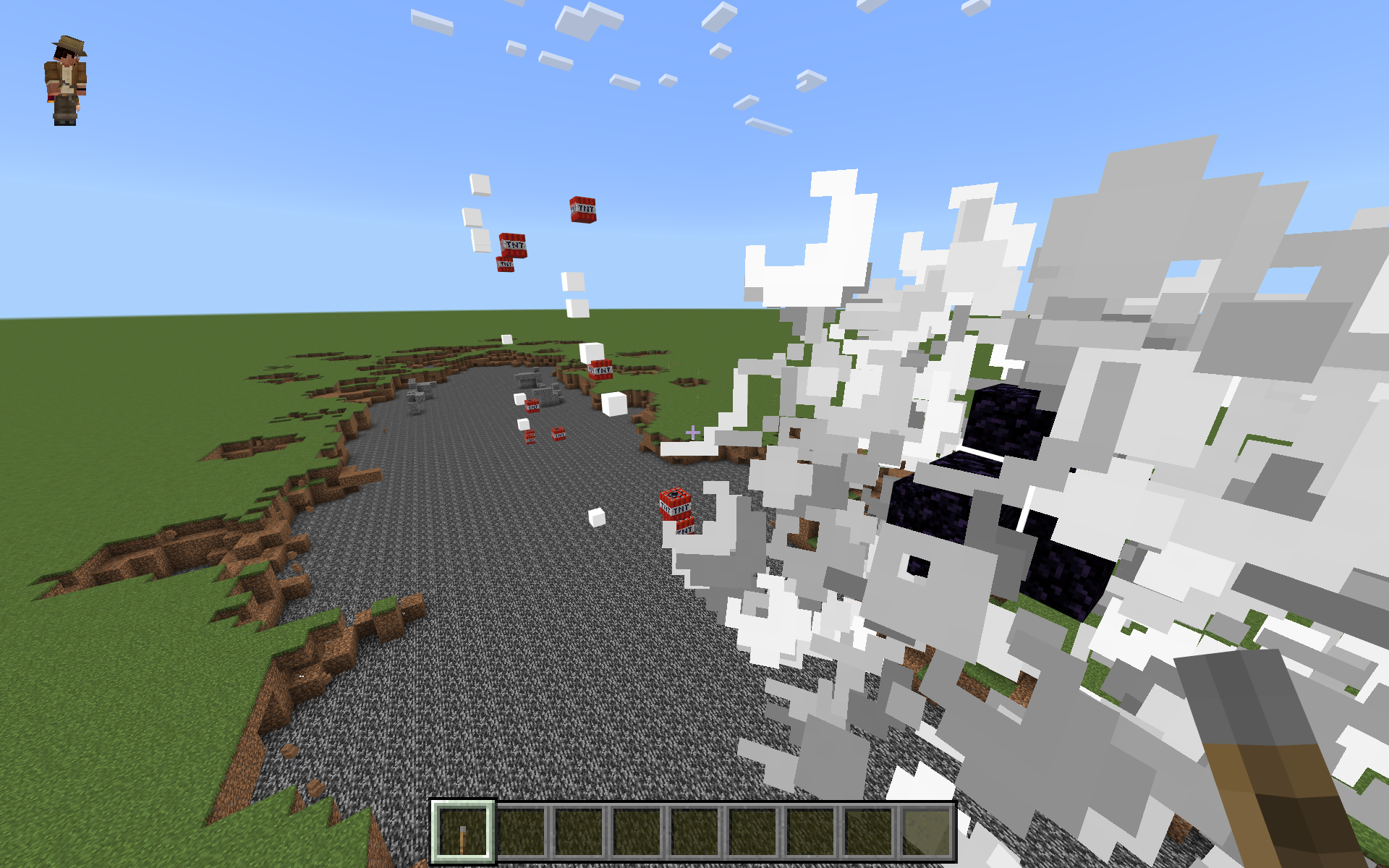1389x868 pixels.
Task: Click the crosshair at screen center
Action: 692,431
